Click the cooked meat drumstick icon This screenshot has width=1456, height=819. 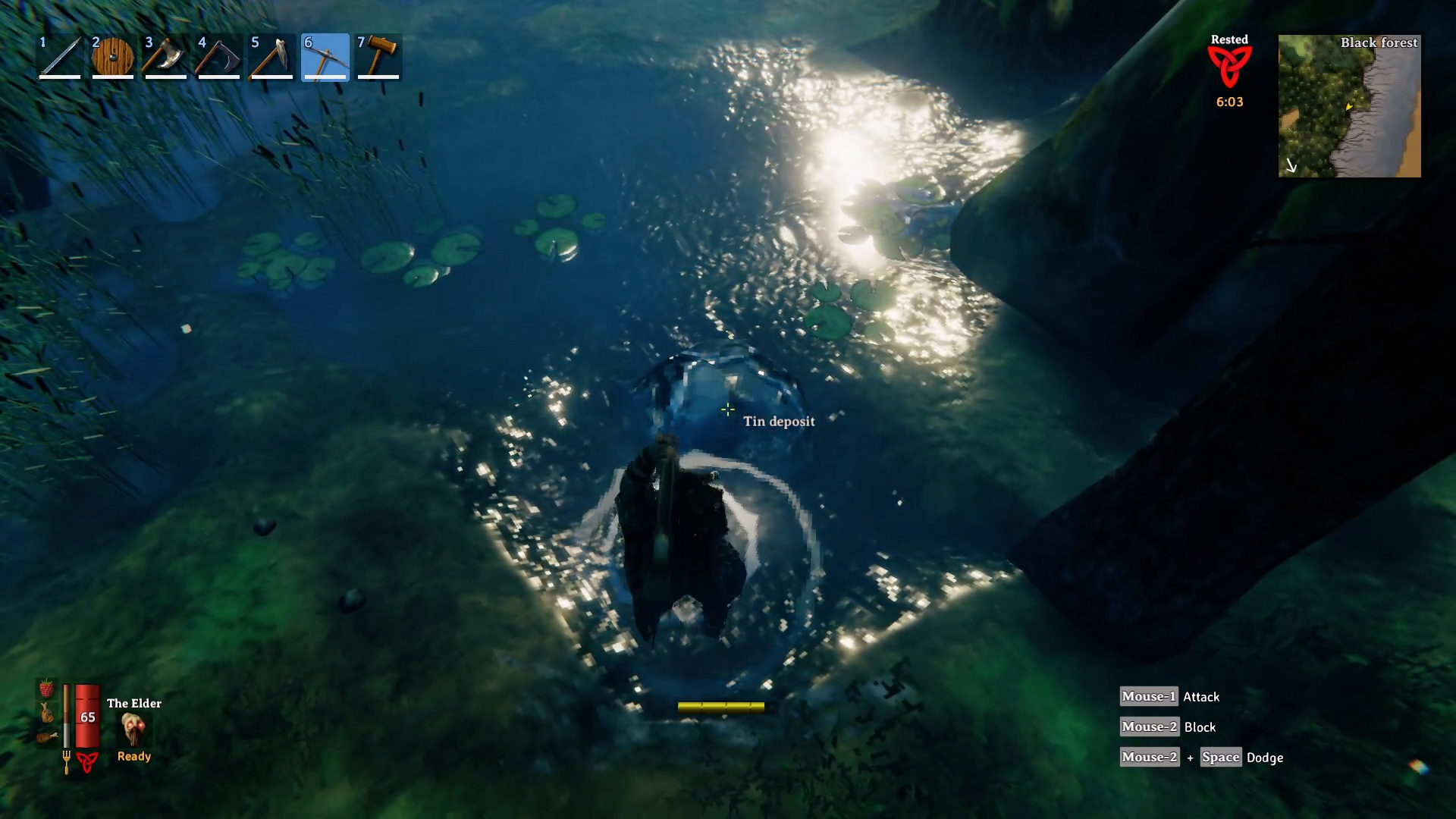46,736
